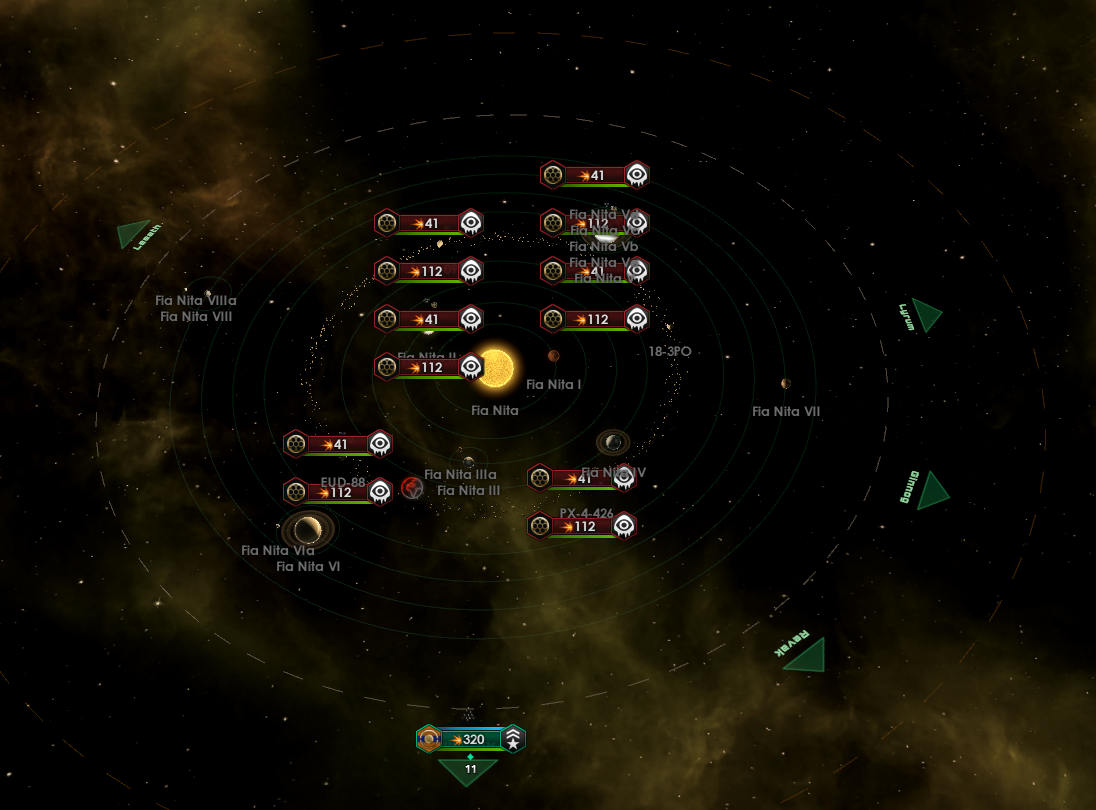This screenshot has height=810, width=1096.
Task: Click the orange empire emblem on the 320 fleet
Action: pyautogui.click(x=429, y=740)
